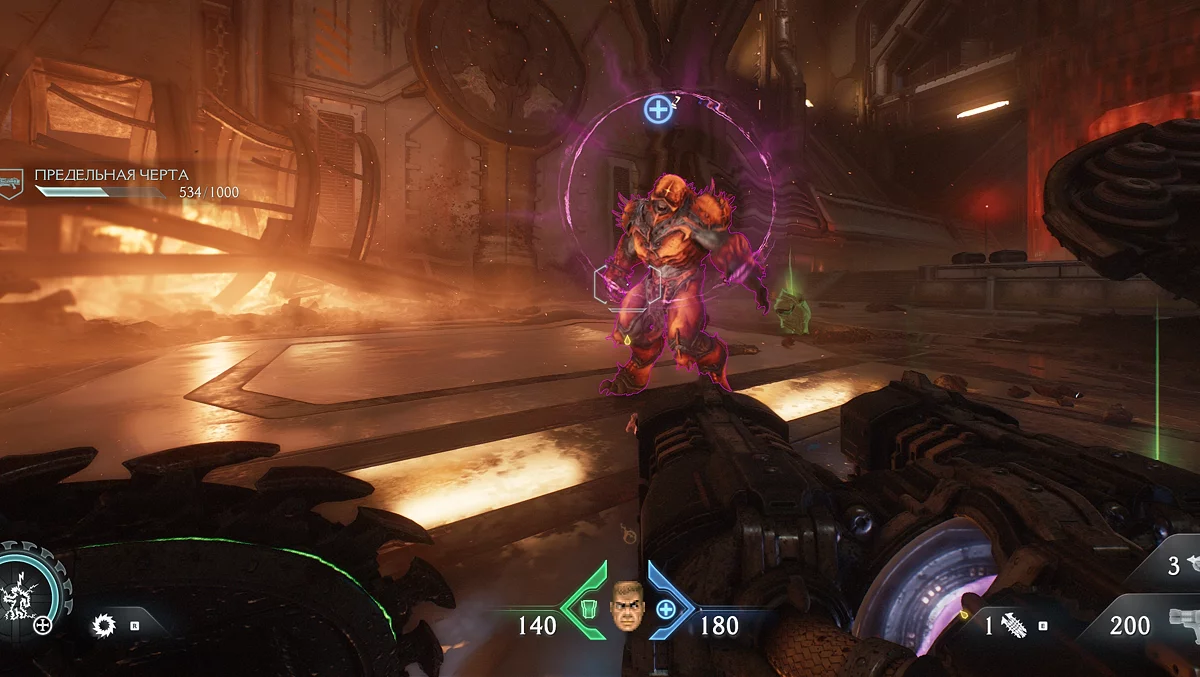
Task: Click the weapon badge beside the challenge title
Action: (x=12, y=183)
